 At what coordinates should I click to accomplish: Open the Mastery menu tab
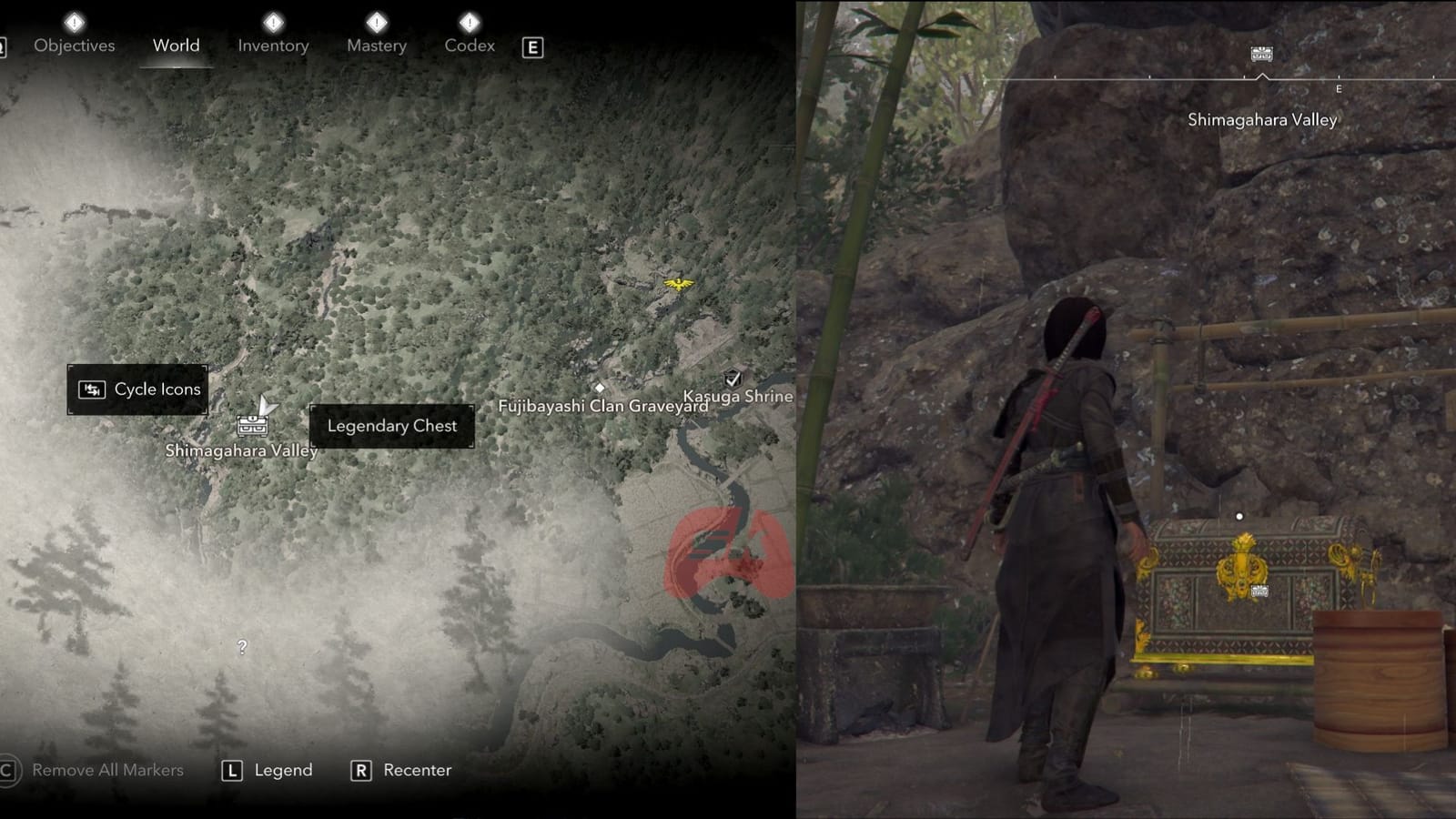[376, 45]
